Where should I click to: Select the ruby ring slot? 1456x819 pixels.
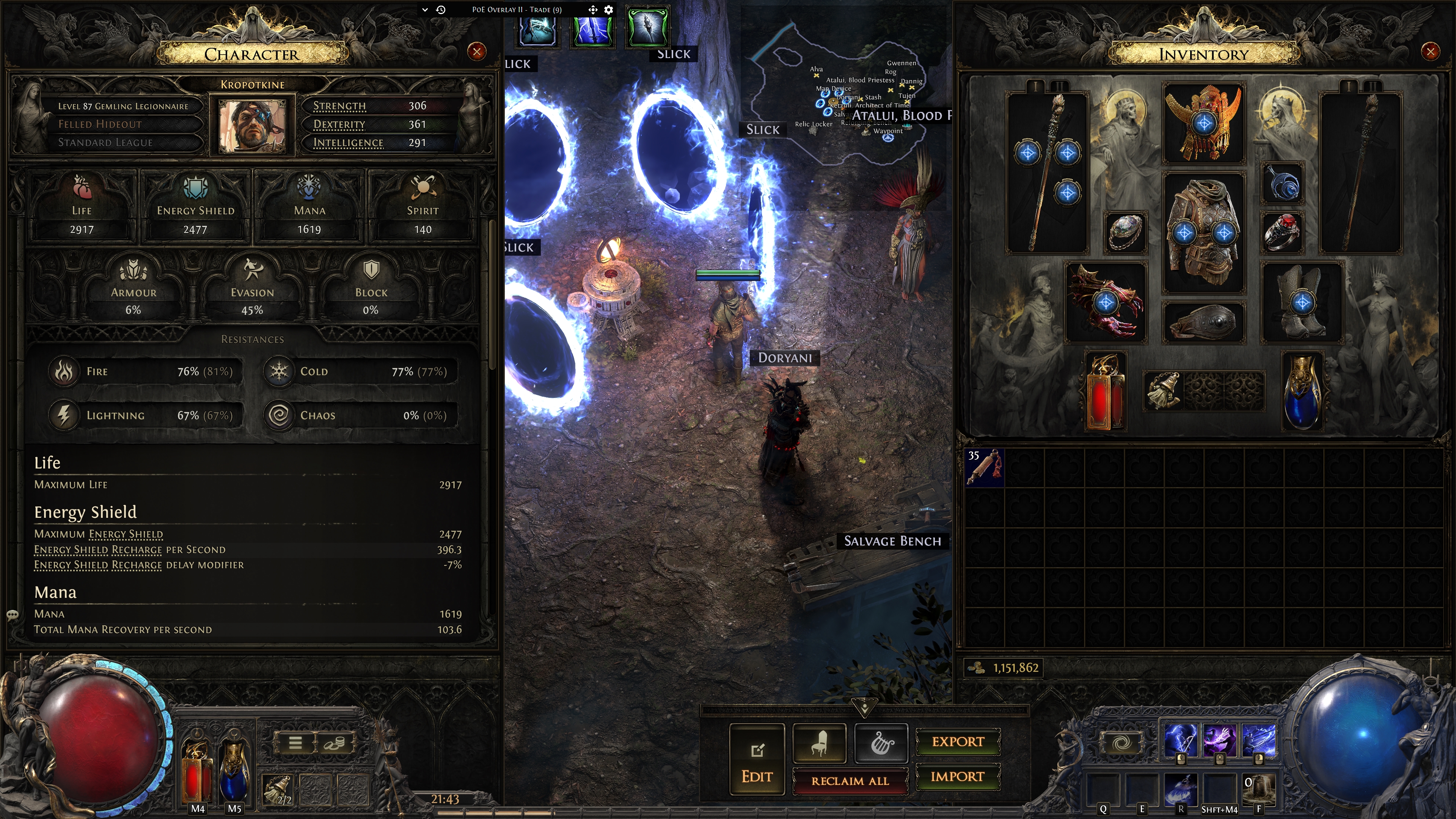pos(1282,232)
